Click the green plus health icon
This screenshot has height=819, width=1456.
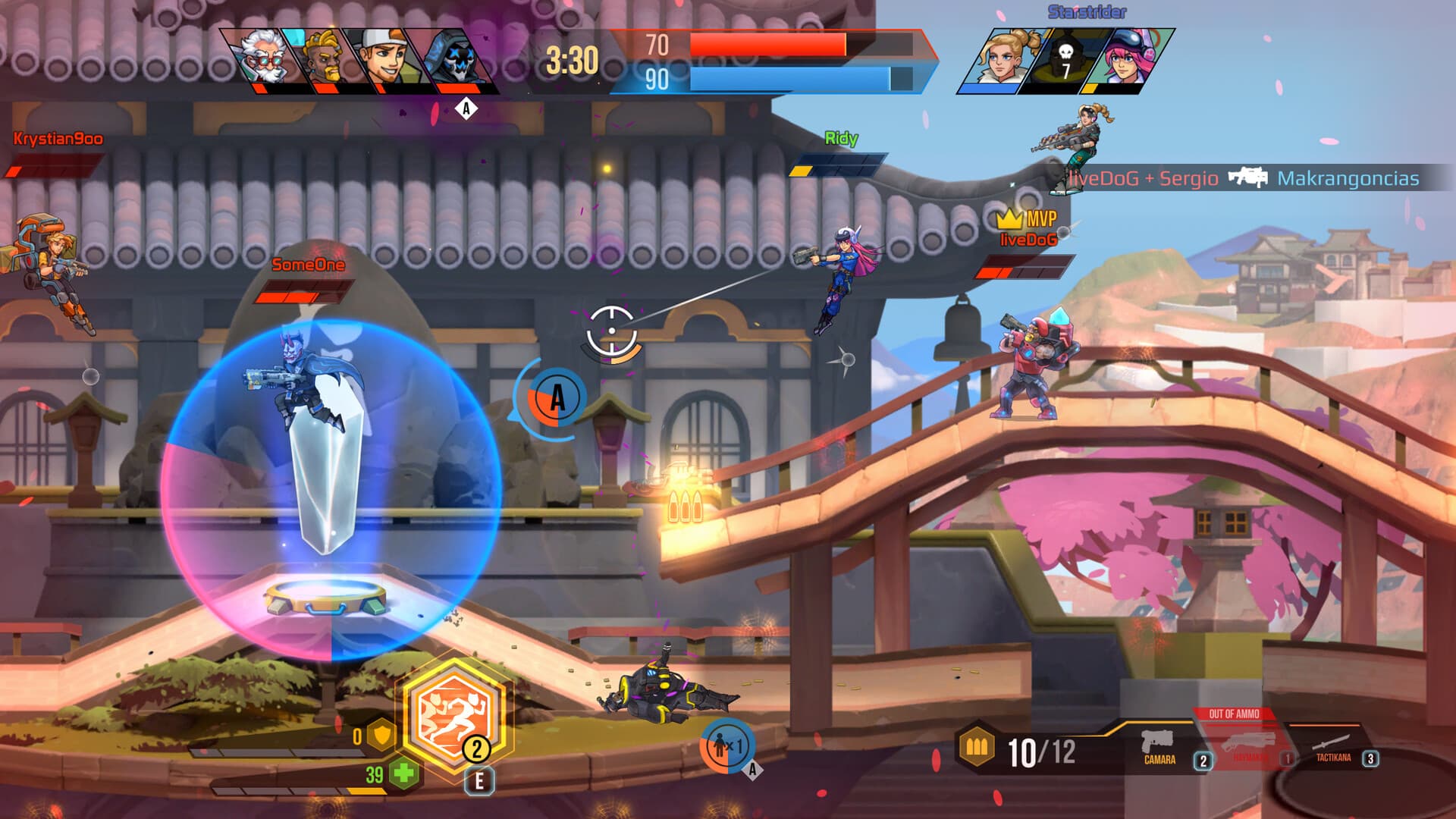(x=403, y=773)
